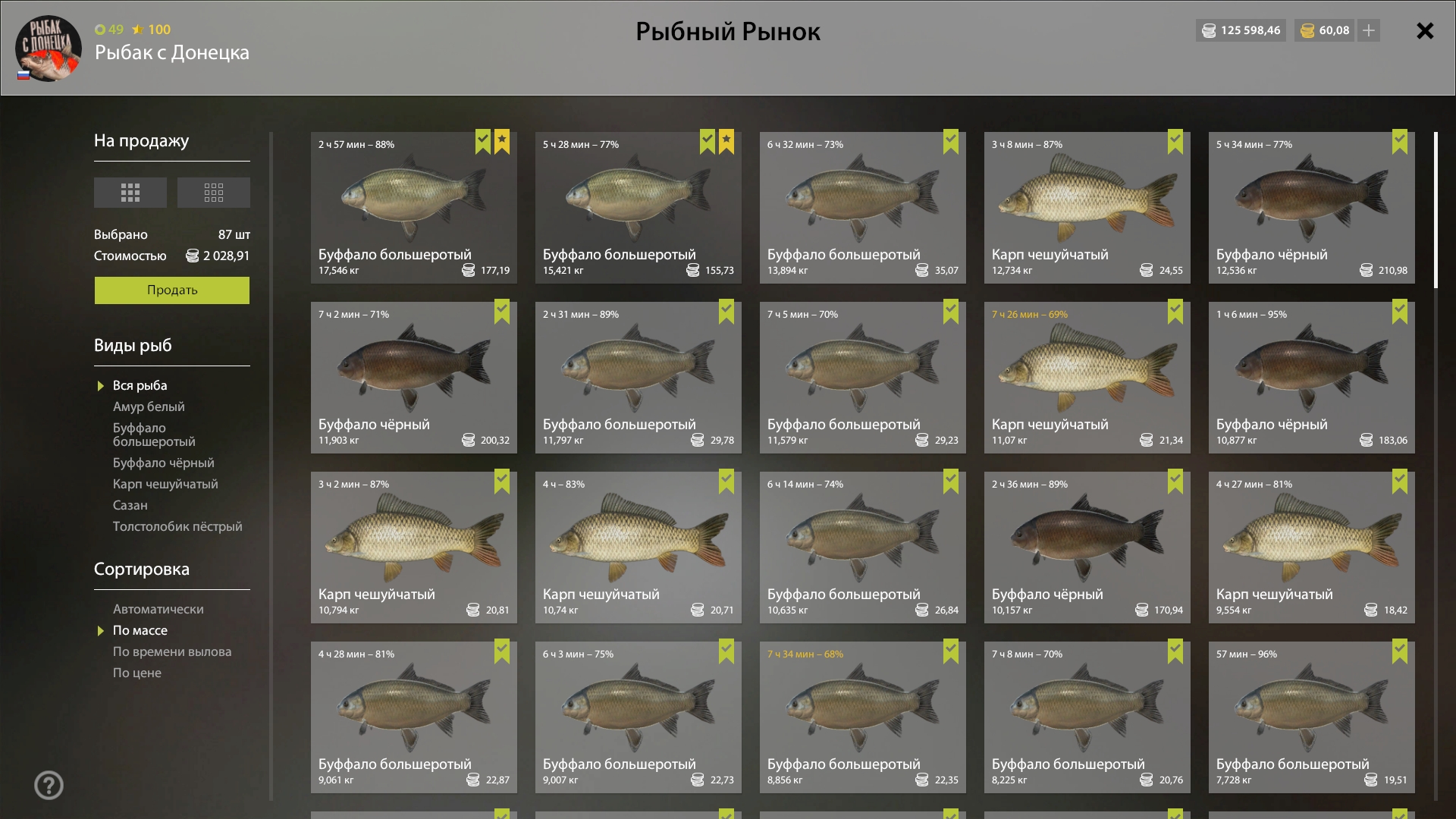The width and height of the screenshot is (1456, 819).
Task: Toggle the 10,157 кг Буффало чёрный card
Action: (1087, 548)
